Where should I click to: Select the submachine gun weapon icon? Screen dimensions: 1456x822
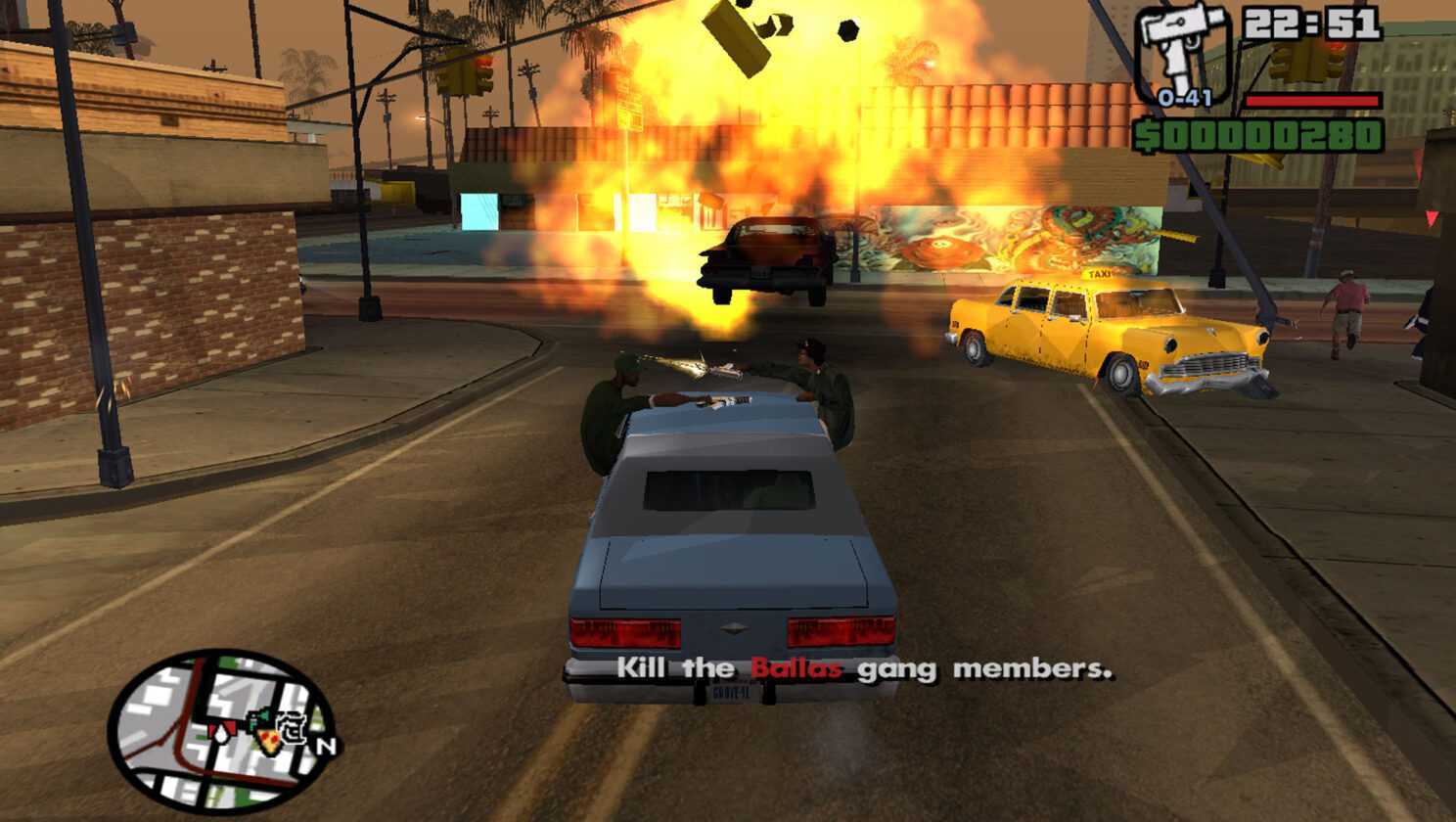pyautogui.click(x=1182, y=51)
